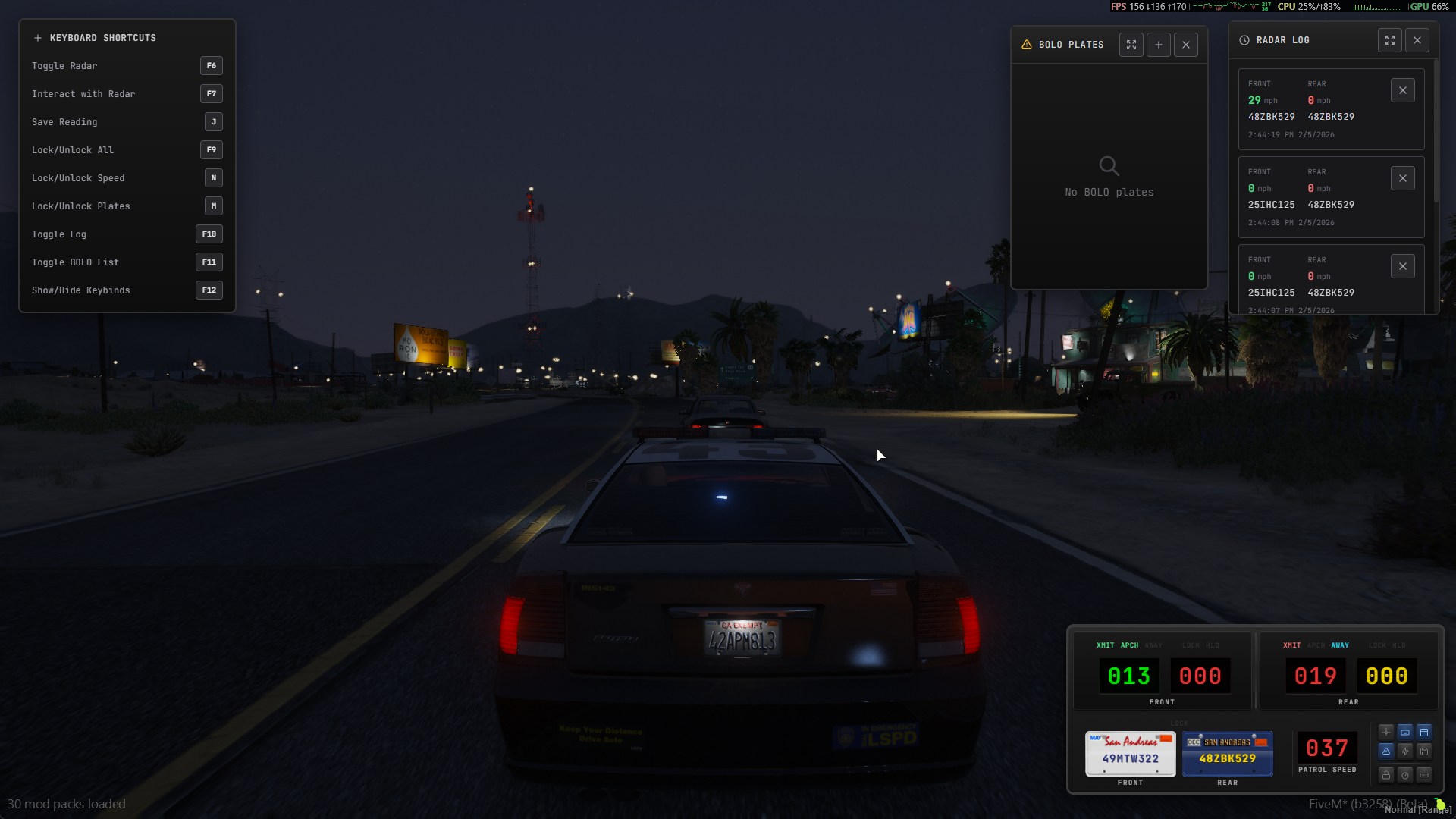
Task: Click the lightning bolt fast-lock icon
Action: point(1405,751)
